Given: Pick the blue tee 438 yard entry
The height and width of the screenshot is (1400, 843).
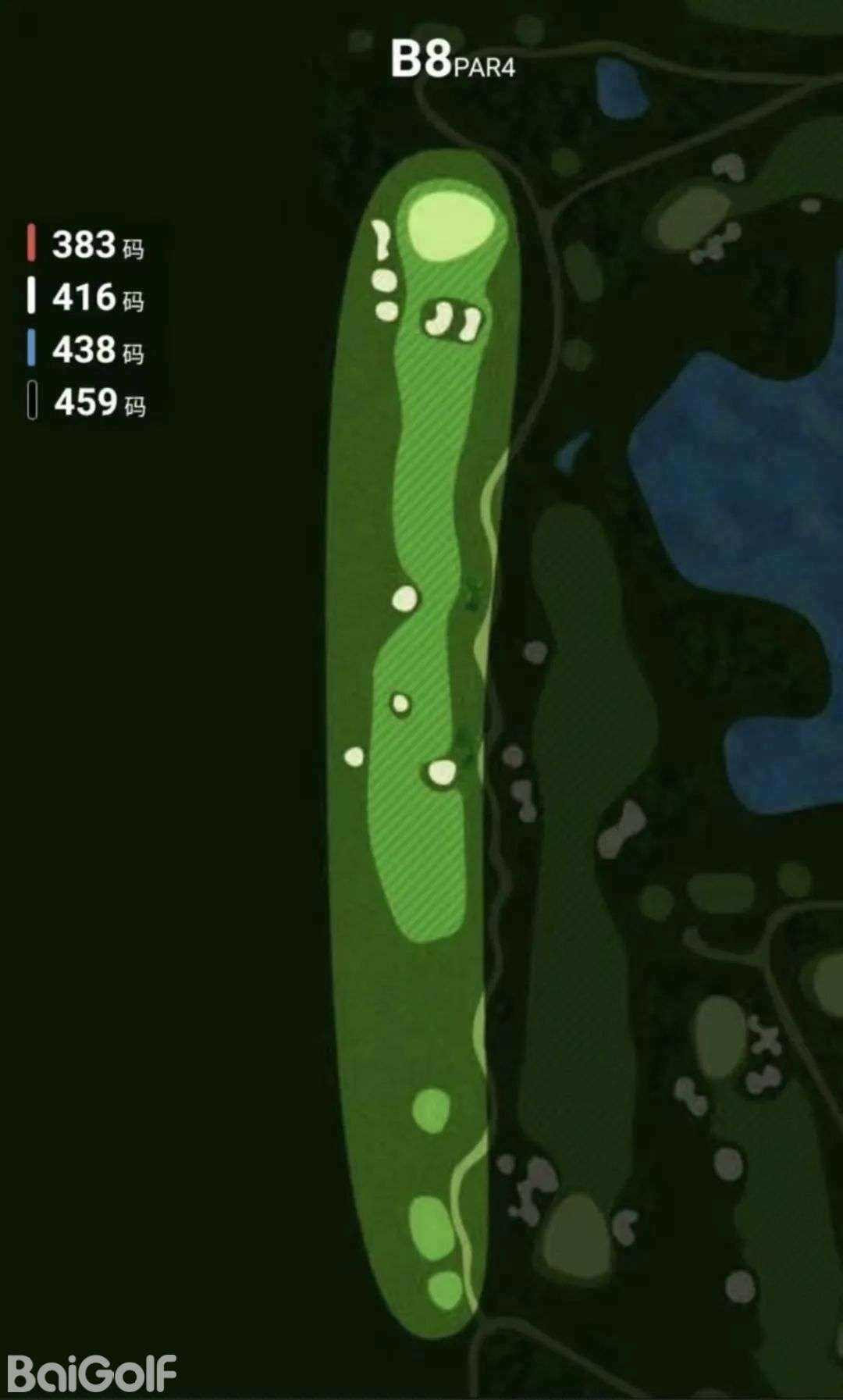Looking at the screenshot, I should (x=87, y=349).
